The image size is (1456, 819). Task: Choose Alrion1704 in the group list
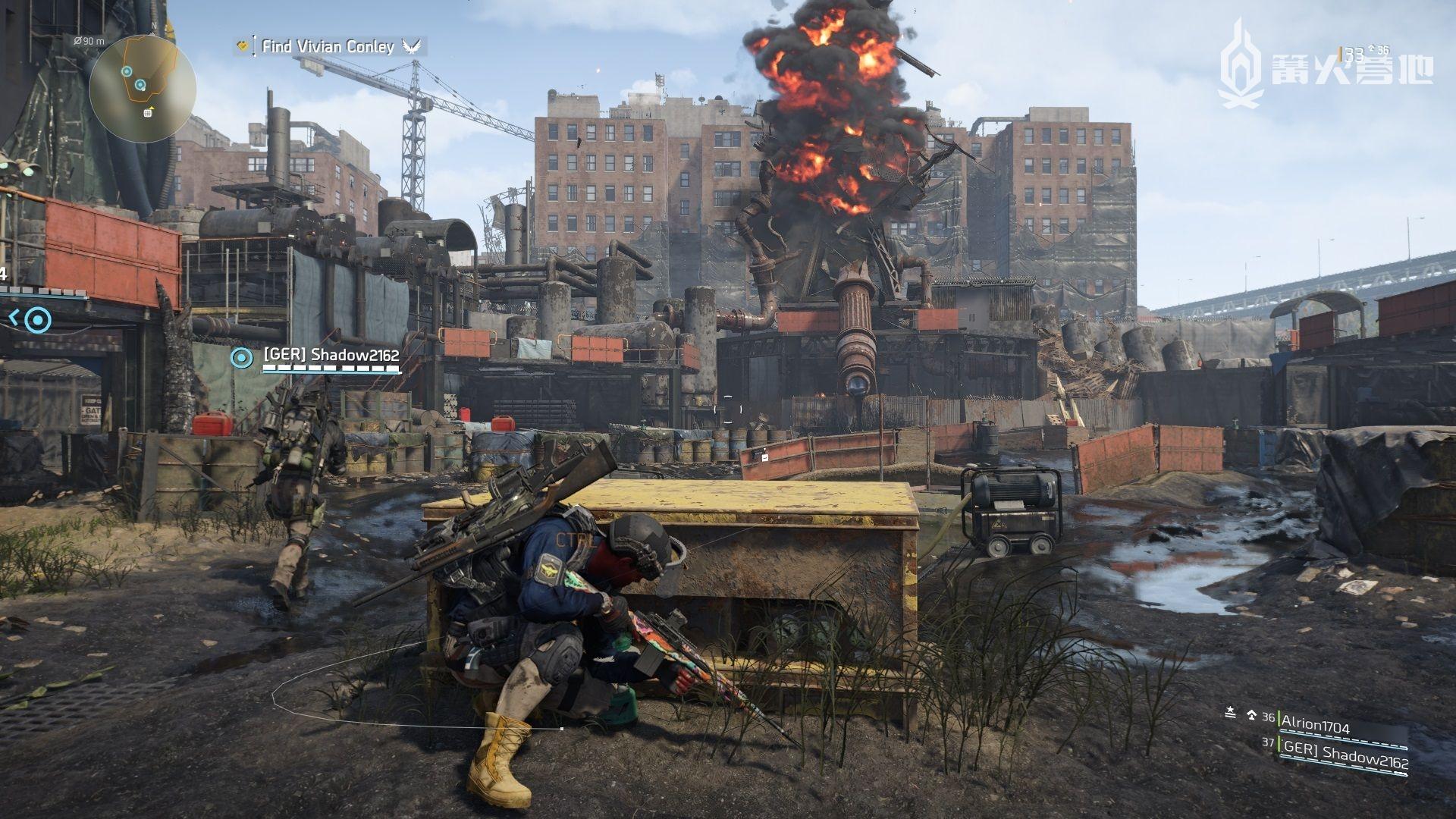pyautogui.click(x=1315, y=728)
